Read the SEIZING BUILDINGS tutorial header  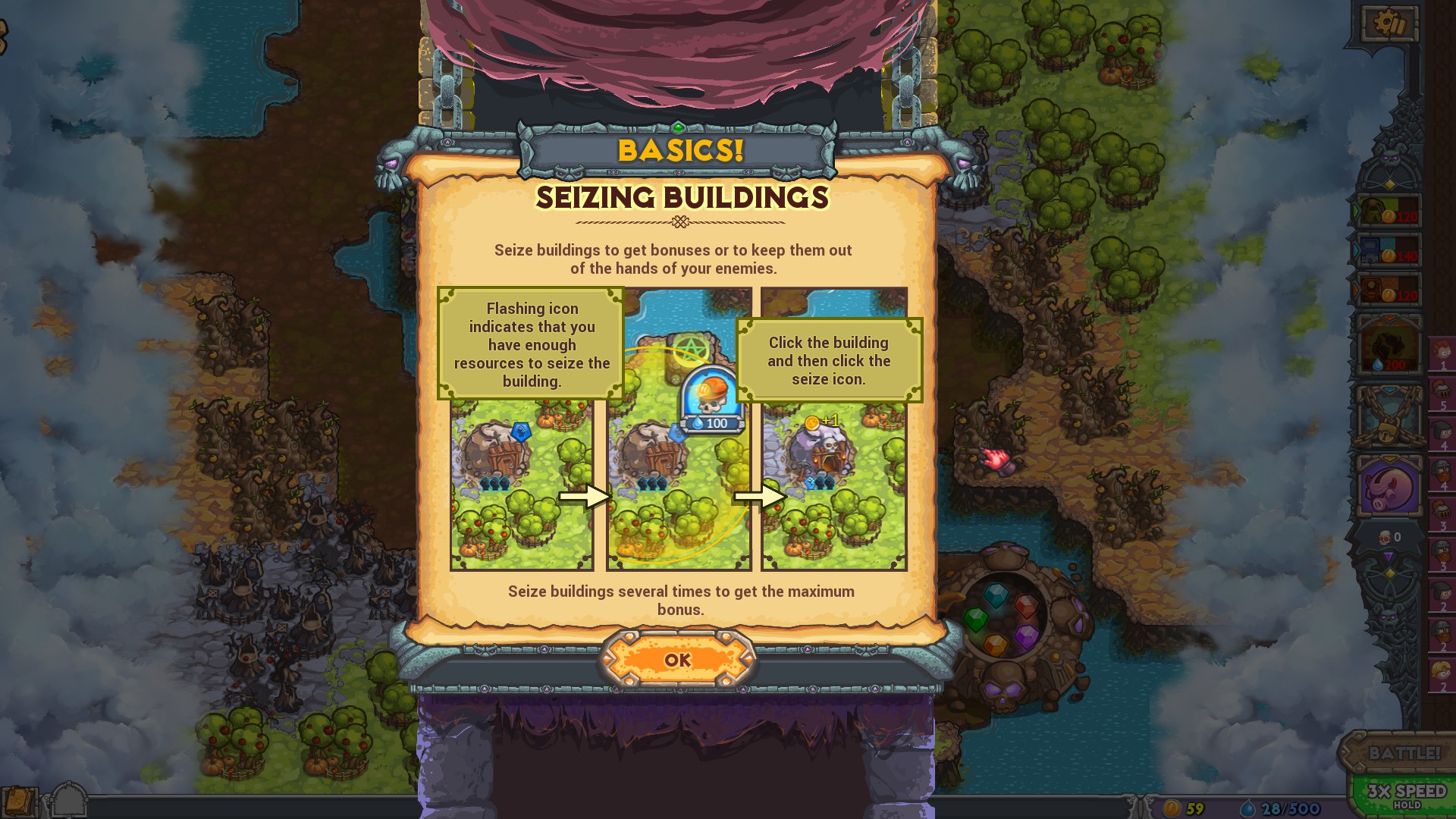pyautogui.click(x=682, y=198)
